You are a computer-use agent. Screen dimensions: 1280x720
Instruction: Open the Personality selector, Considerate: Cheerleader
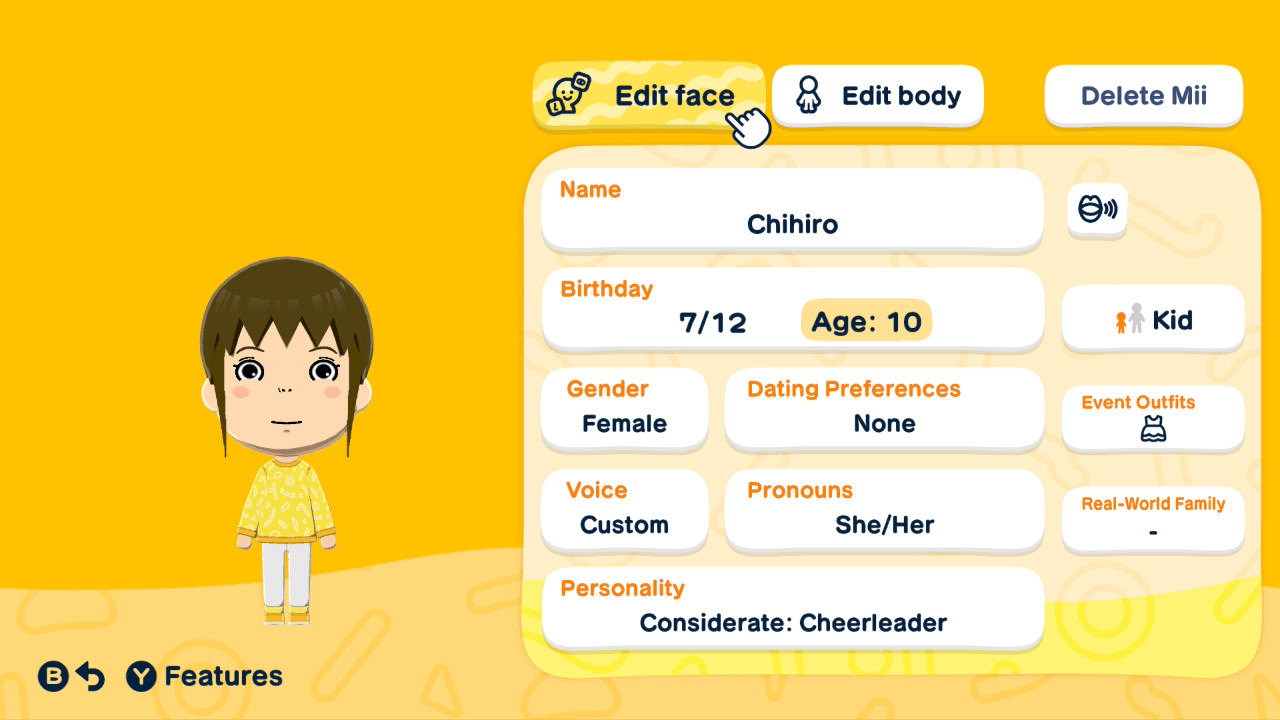coord(792,608)
